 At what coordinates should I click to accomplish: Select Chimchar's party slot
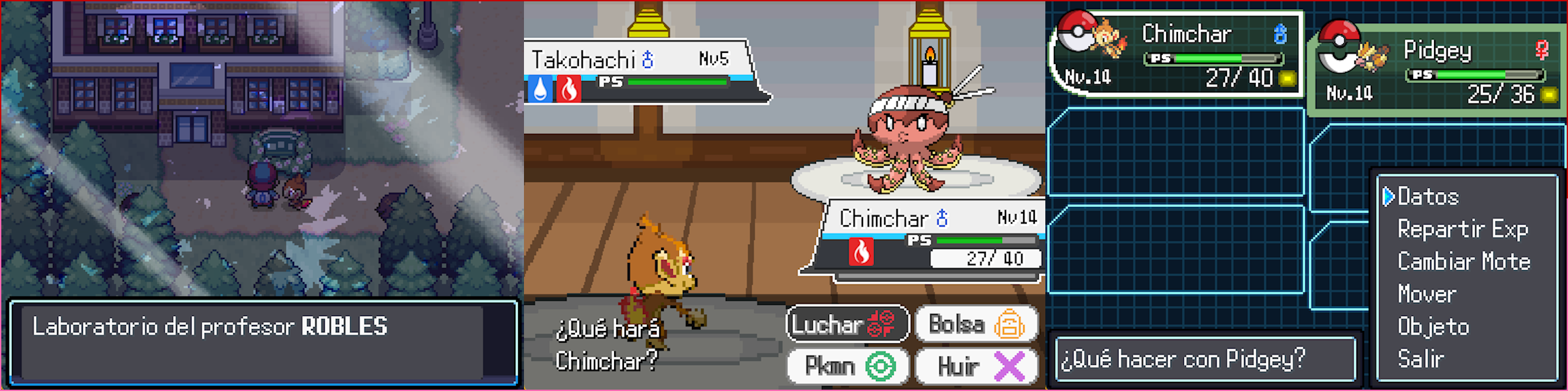point(1176,55)
